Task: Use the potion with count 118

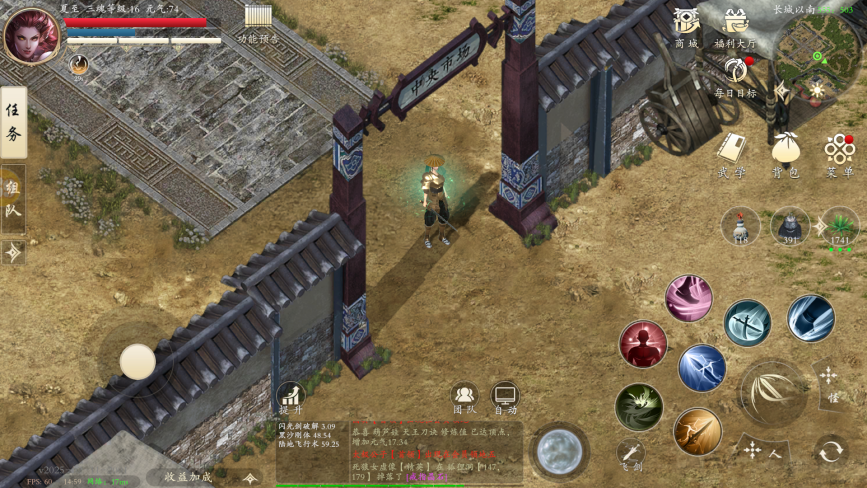Action: click(741, 225)
